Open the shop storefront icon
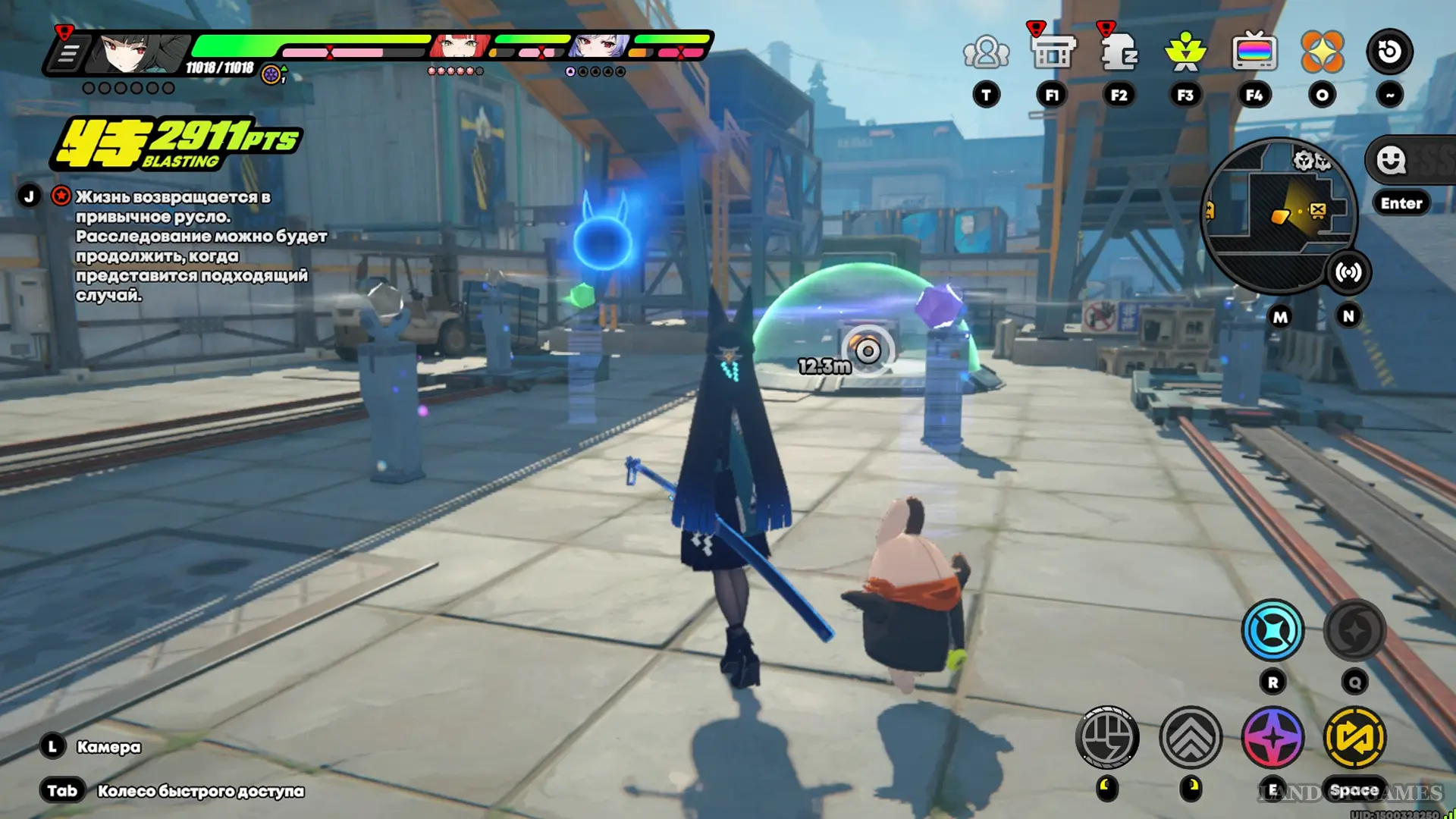Image resolution: width=1456 pixels, height=819 pixels. point(1053,53)
